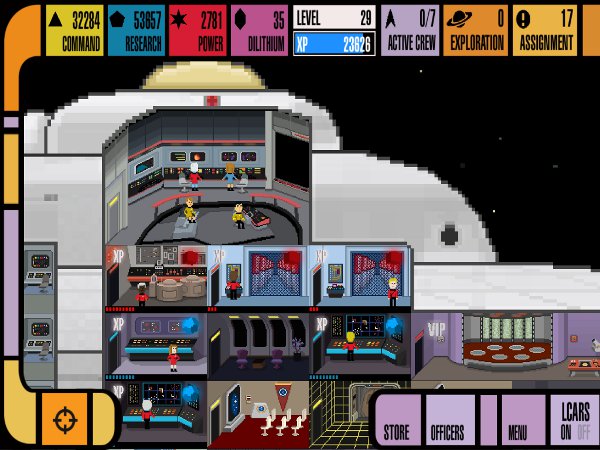Screen dimensions: 600x450
Task: Open the Officers screen
Action: [x=449, y=420]
